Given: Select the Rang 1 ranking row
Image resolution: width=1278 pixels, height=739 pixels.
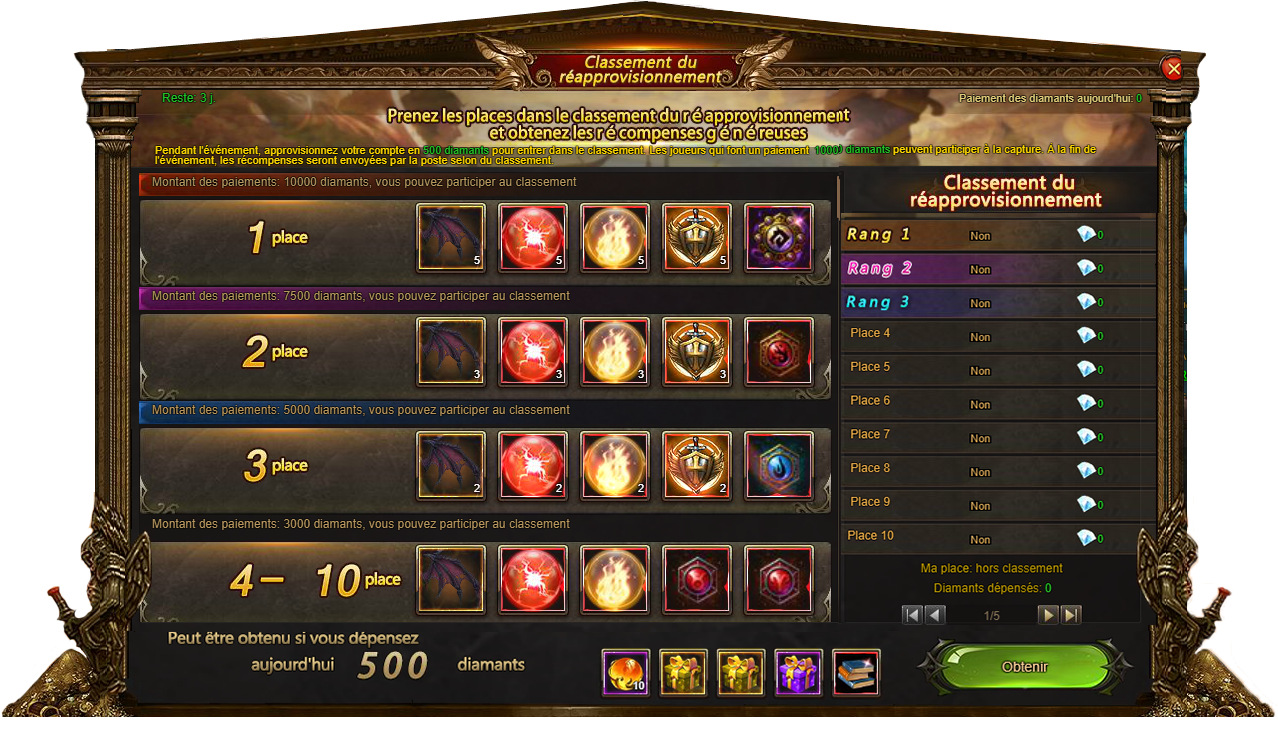Looking at the screenshot, I should click(x=998, y=235).
